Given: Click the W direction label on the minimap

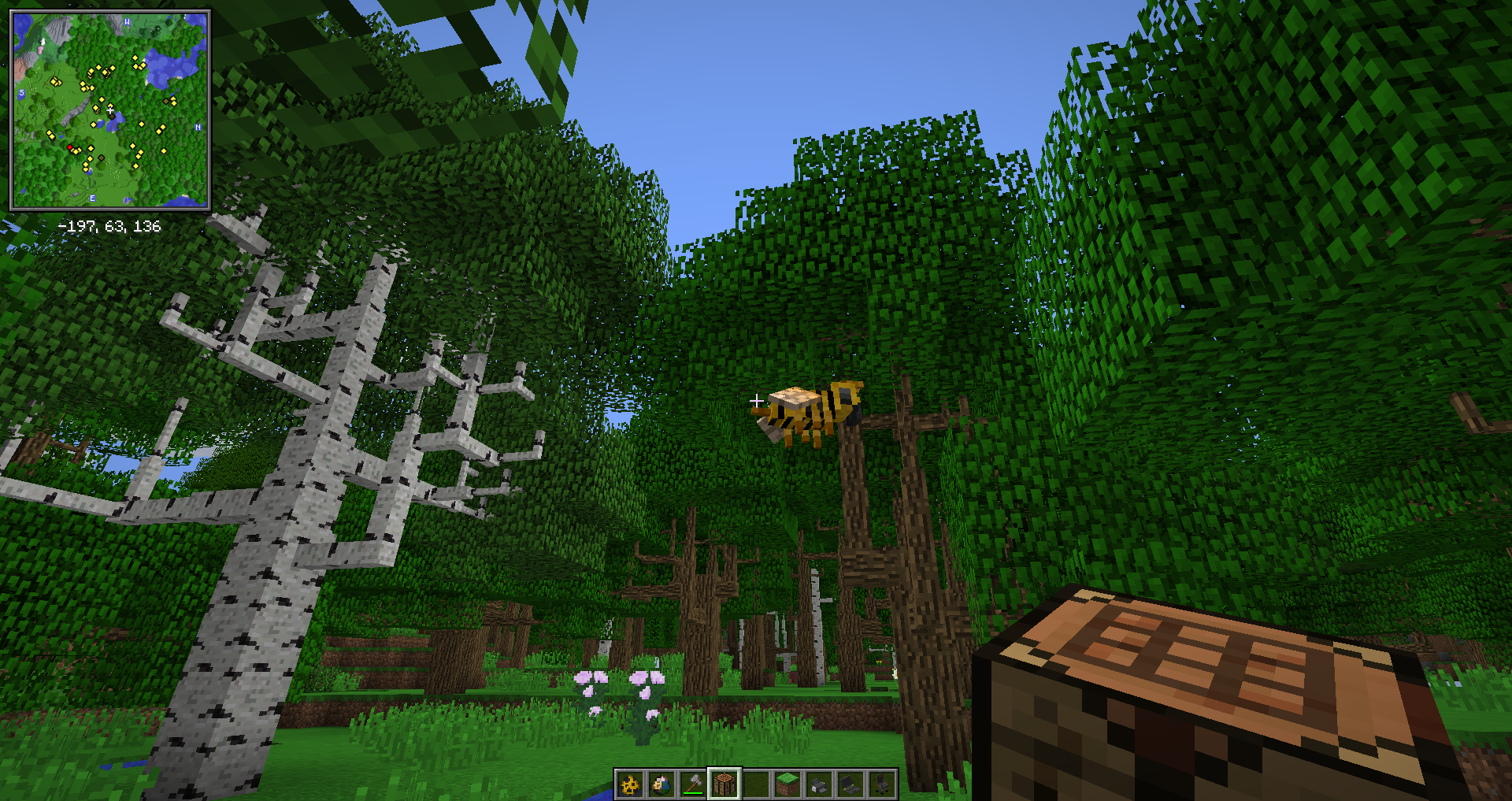Looking at the screenshot, I should (x=127, y=23).
